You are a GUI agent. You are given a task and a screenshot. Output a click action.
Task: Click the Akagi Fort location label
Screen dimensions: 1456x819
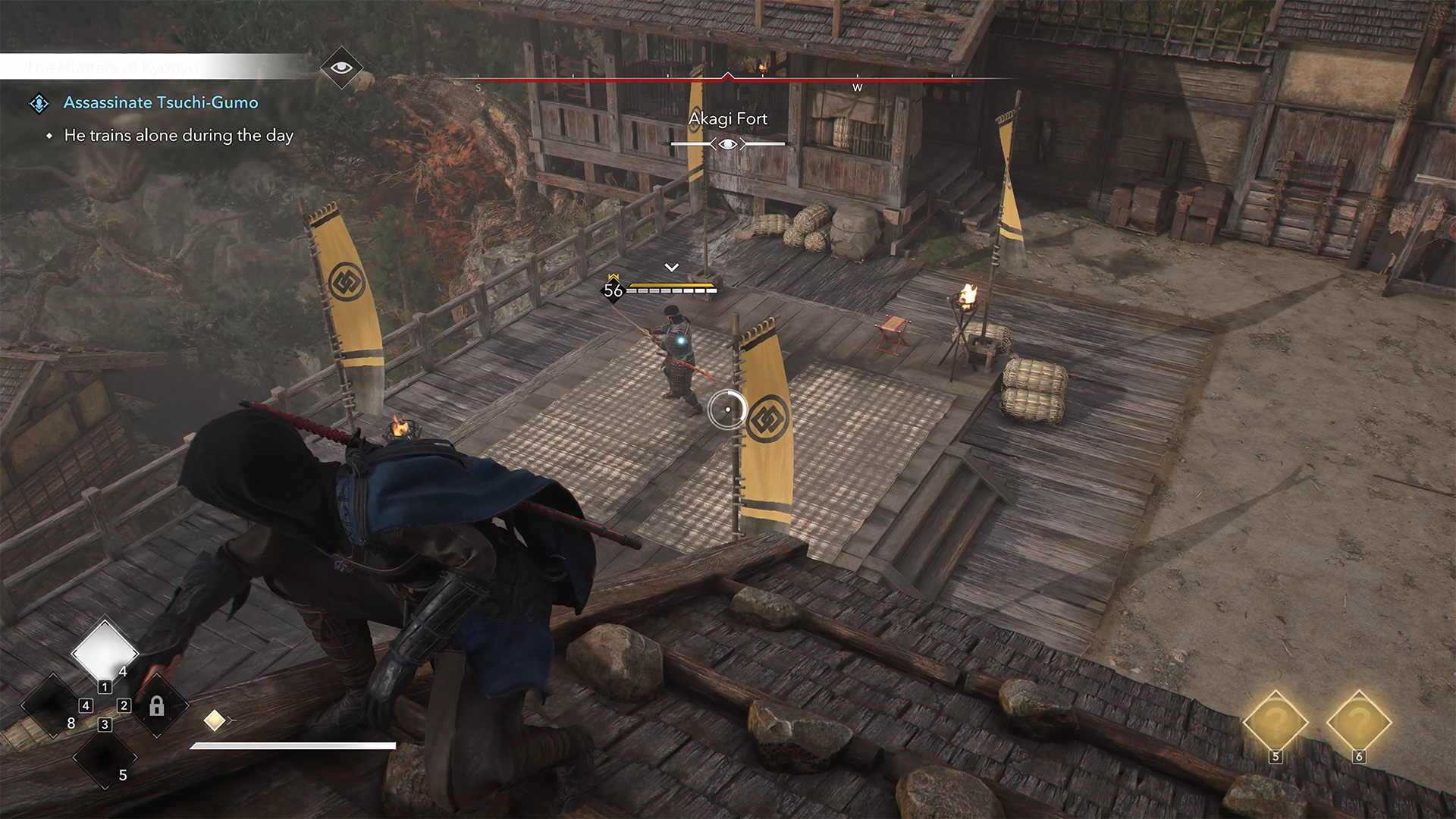coord(727,119)
